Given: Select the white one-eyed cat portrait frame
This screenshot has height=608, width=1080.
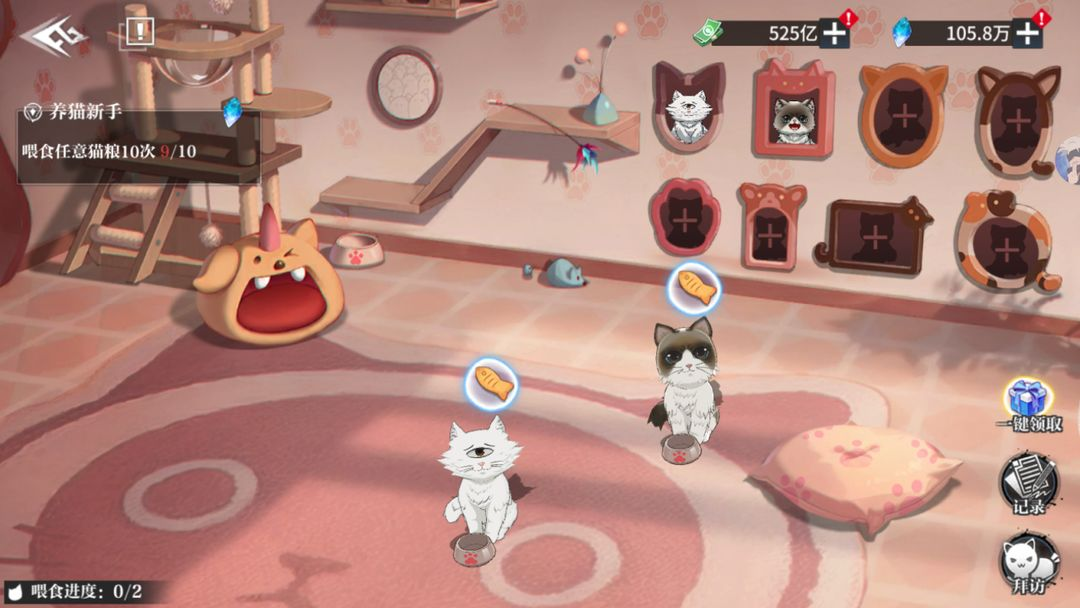Looking at the screenshot, I should coord(688,108).
